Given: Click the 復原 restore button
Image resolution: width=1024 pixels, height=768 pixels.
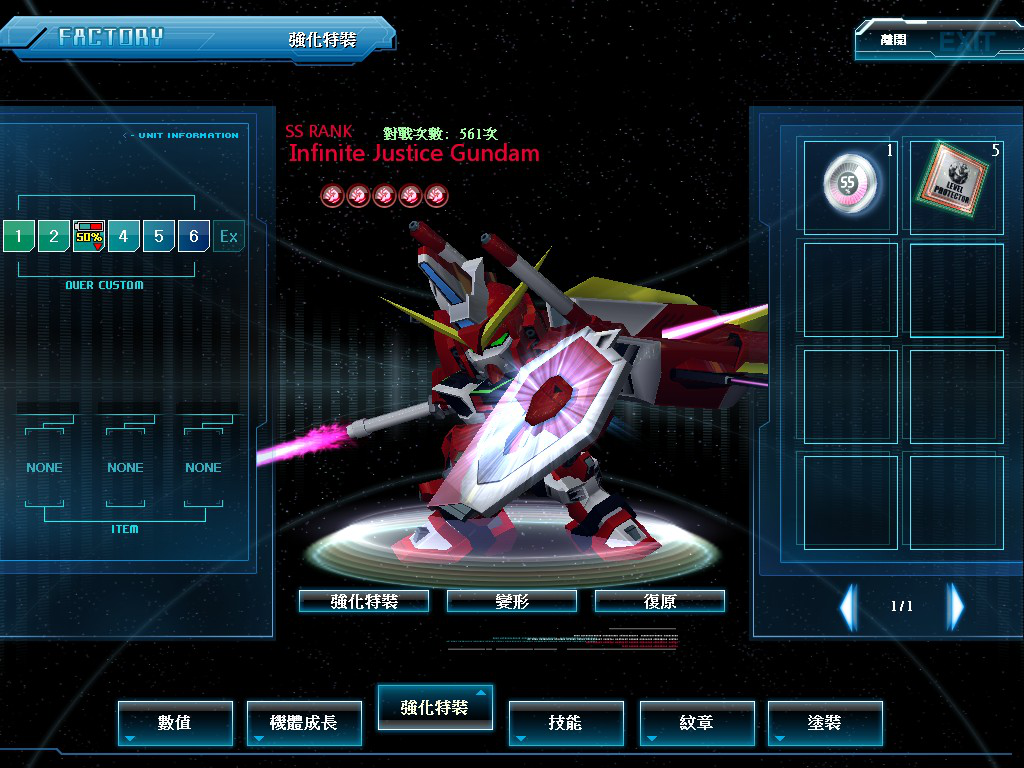Looking at the screenshot, I should pyautogui.click(x=660, y=601).
